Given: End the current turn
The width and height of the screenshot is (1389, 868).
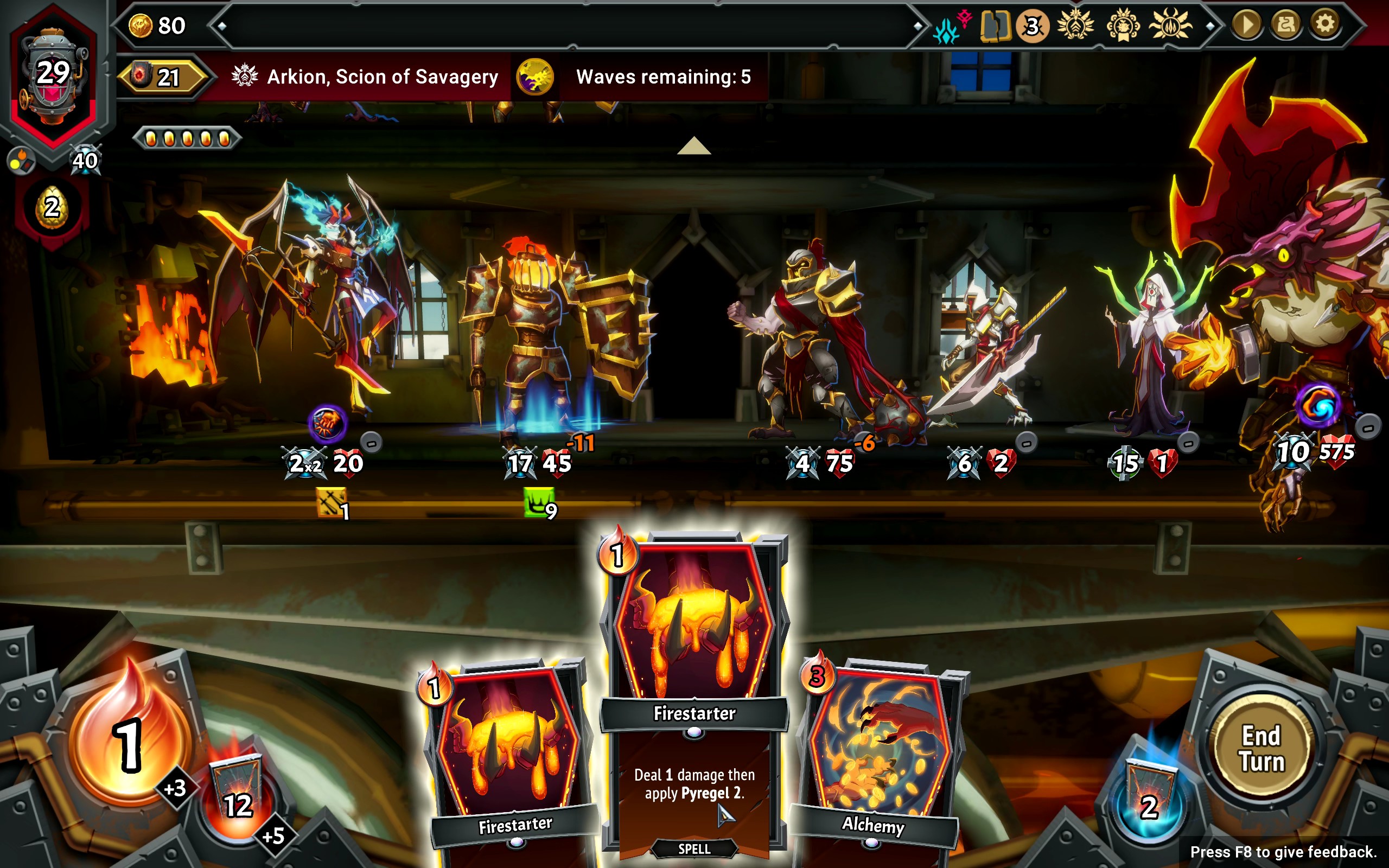Looking at the screenshot, I should pyautogui.click(x=1261, y=748).
